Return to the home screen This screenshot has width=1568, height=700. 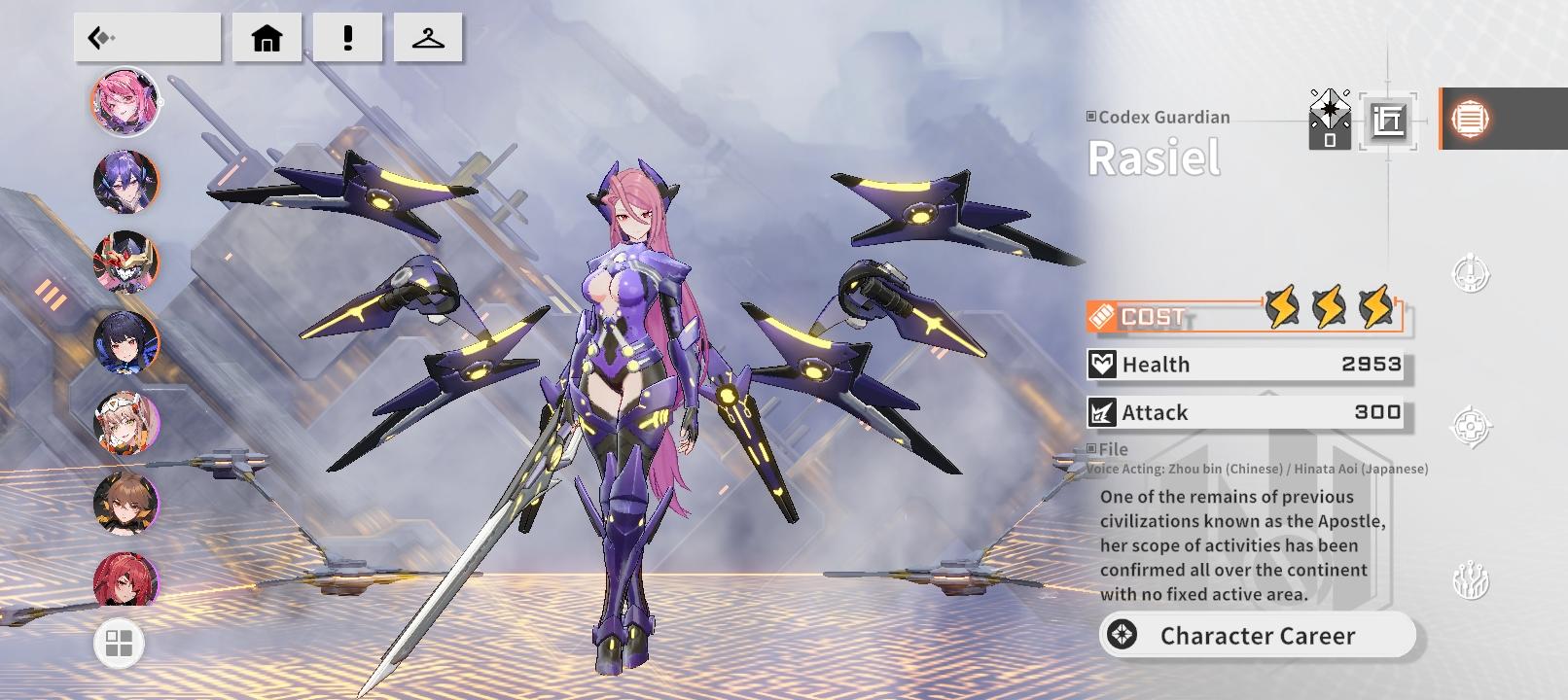pyautogui.click(x=267, y=38)
